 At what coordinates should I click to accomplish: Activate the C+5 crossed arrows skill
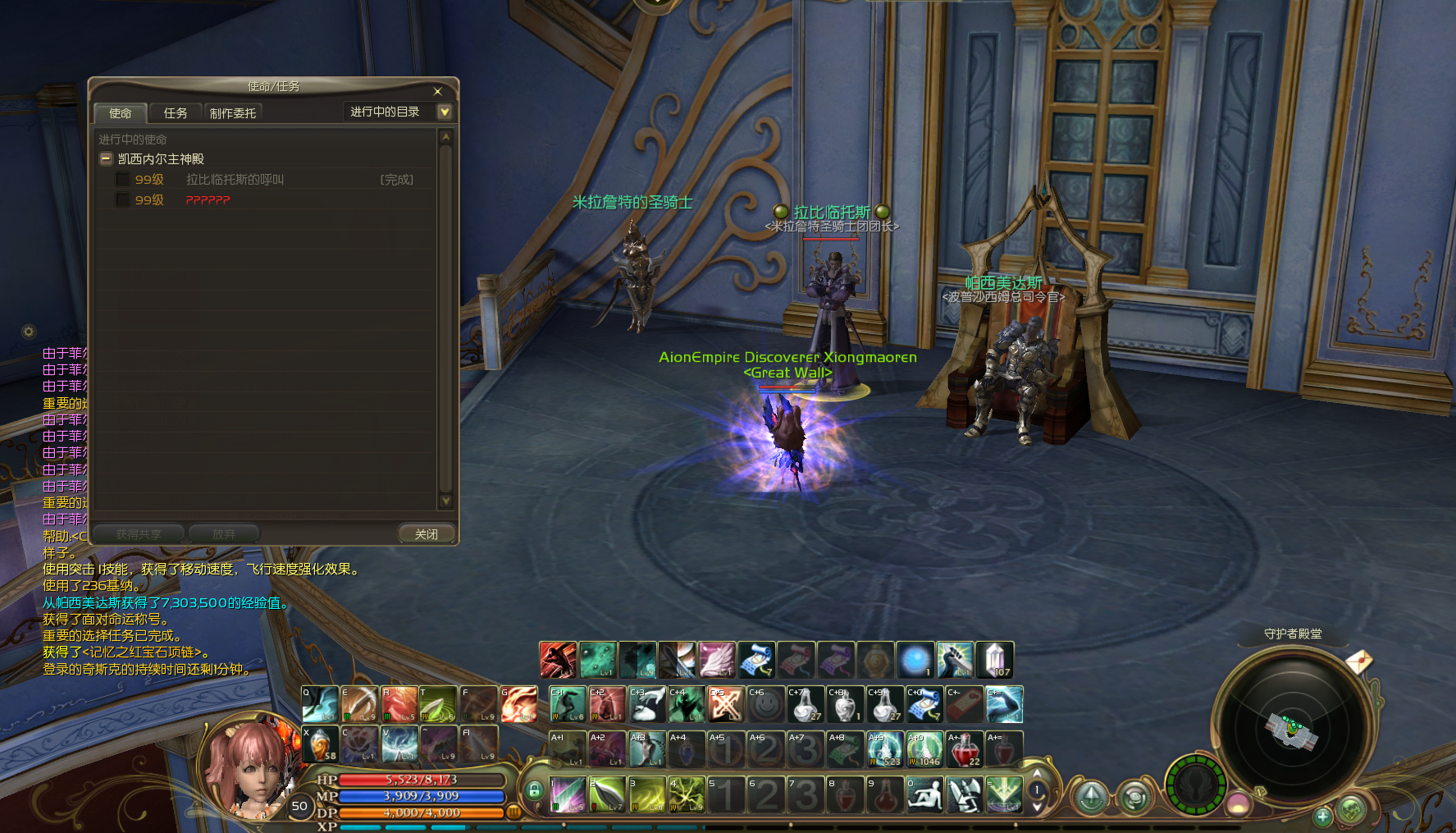[x=726, y=704]
